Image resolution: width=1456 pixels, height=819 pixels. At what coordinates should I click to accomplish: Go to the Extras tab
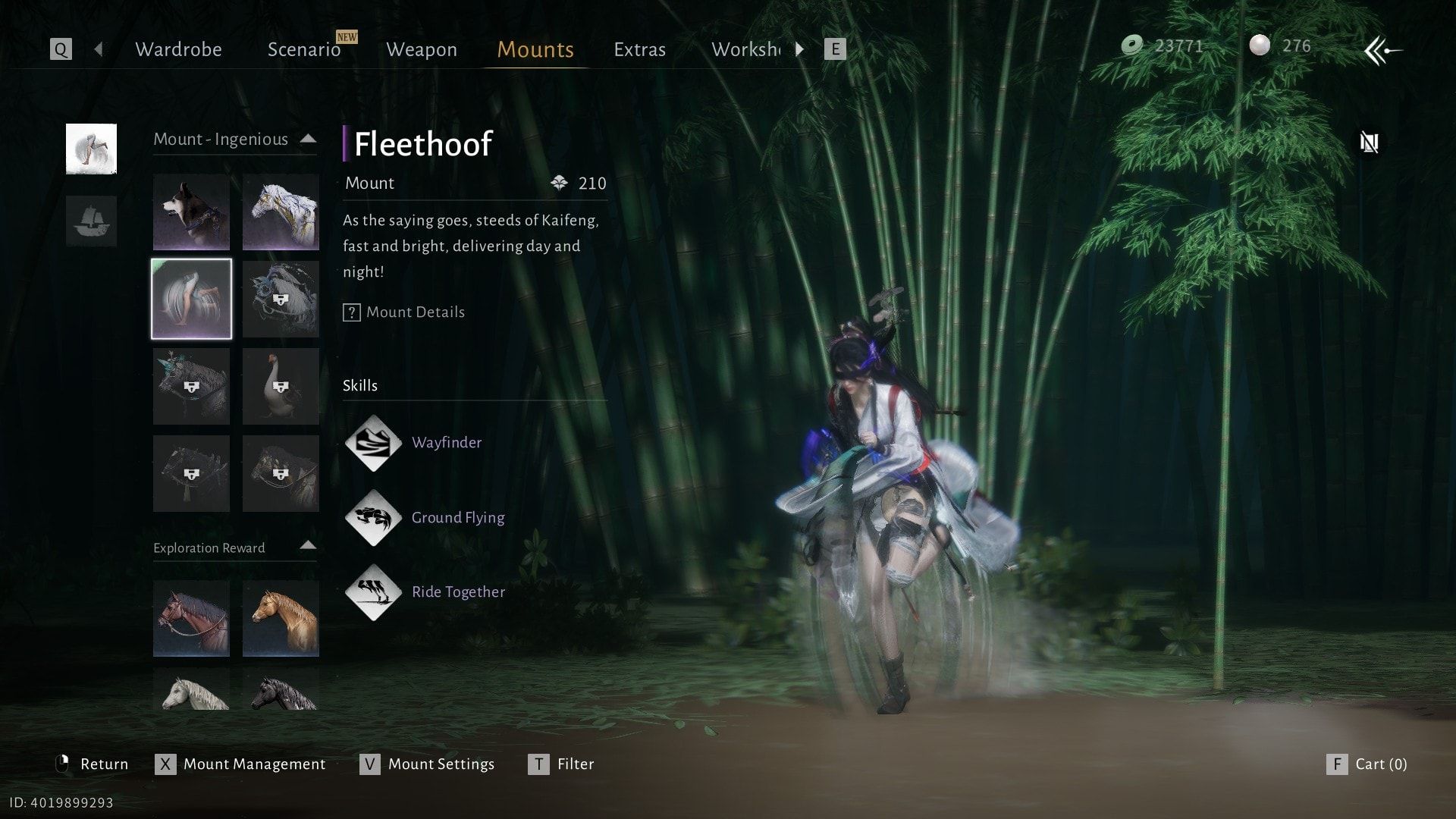coord(639,49)
